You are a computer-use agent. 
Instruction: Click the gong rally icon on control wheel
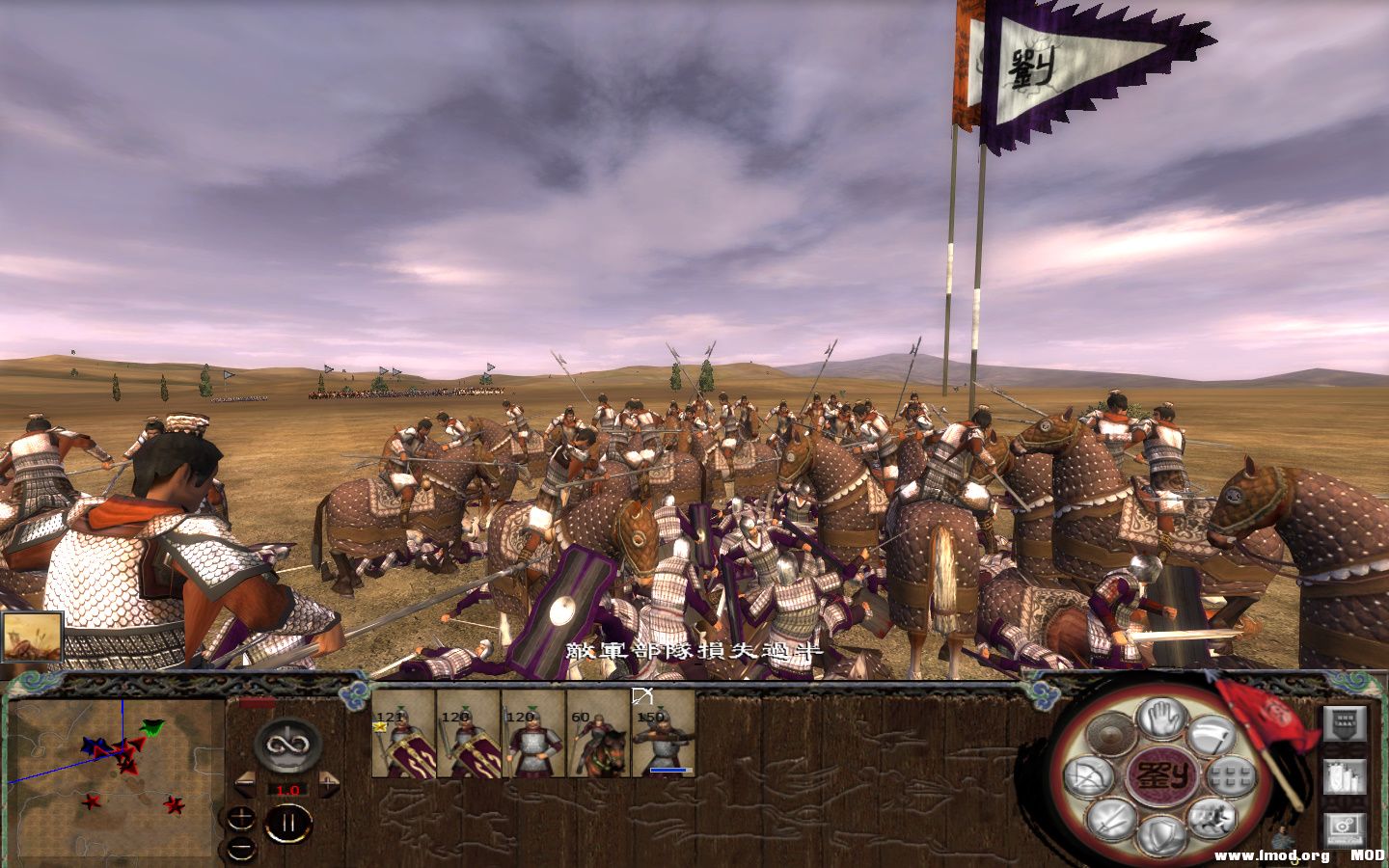(x=1109, y=735)
